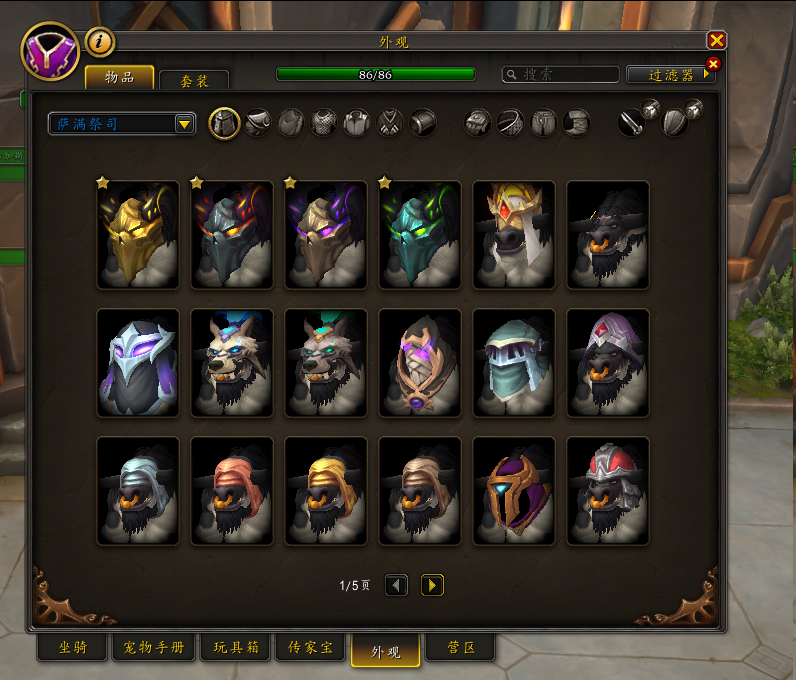Open the 坐骑 mounts tab
Screen dimensions: 796x680
[71, 649]
